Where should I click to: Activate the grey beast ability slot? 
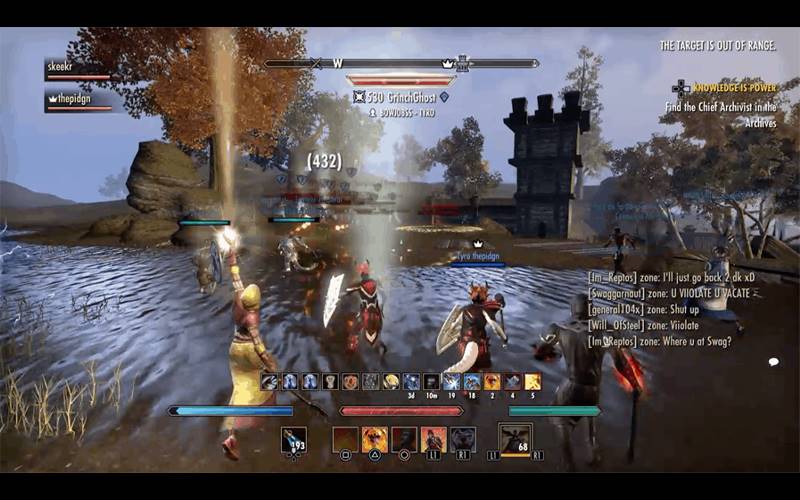point(463,439)
